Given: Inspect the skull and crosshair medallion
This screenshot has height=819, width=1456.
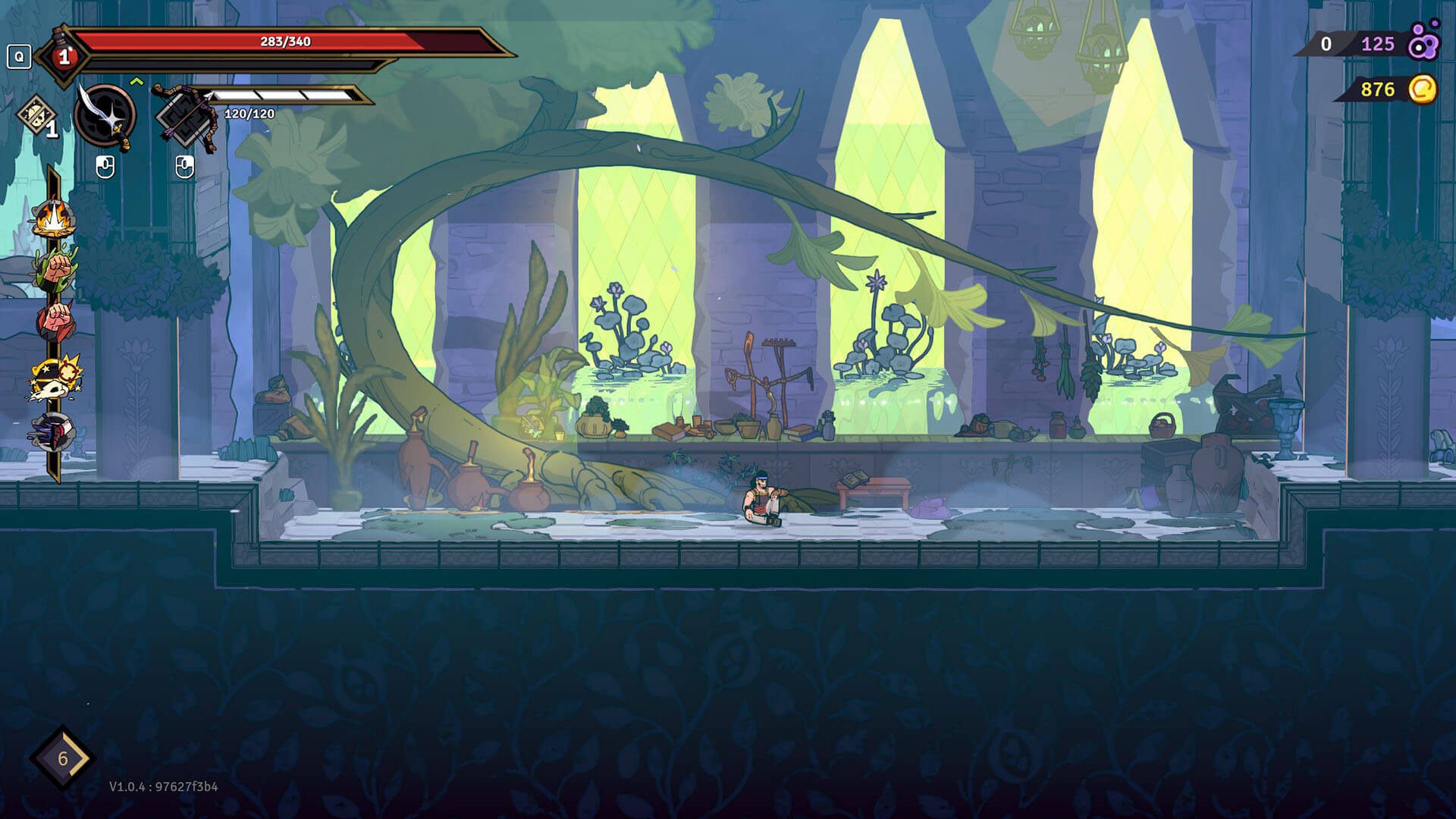Looking at the screenshot, I should pyautogui.click(x=55, y=378).
